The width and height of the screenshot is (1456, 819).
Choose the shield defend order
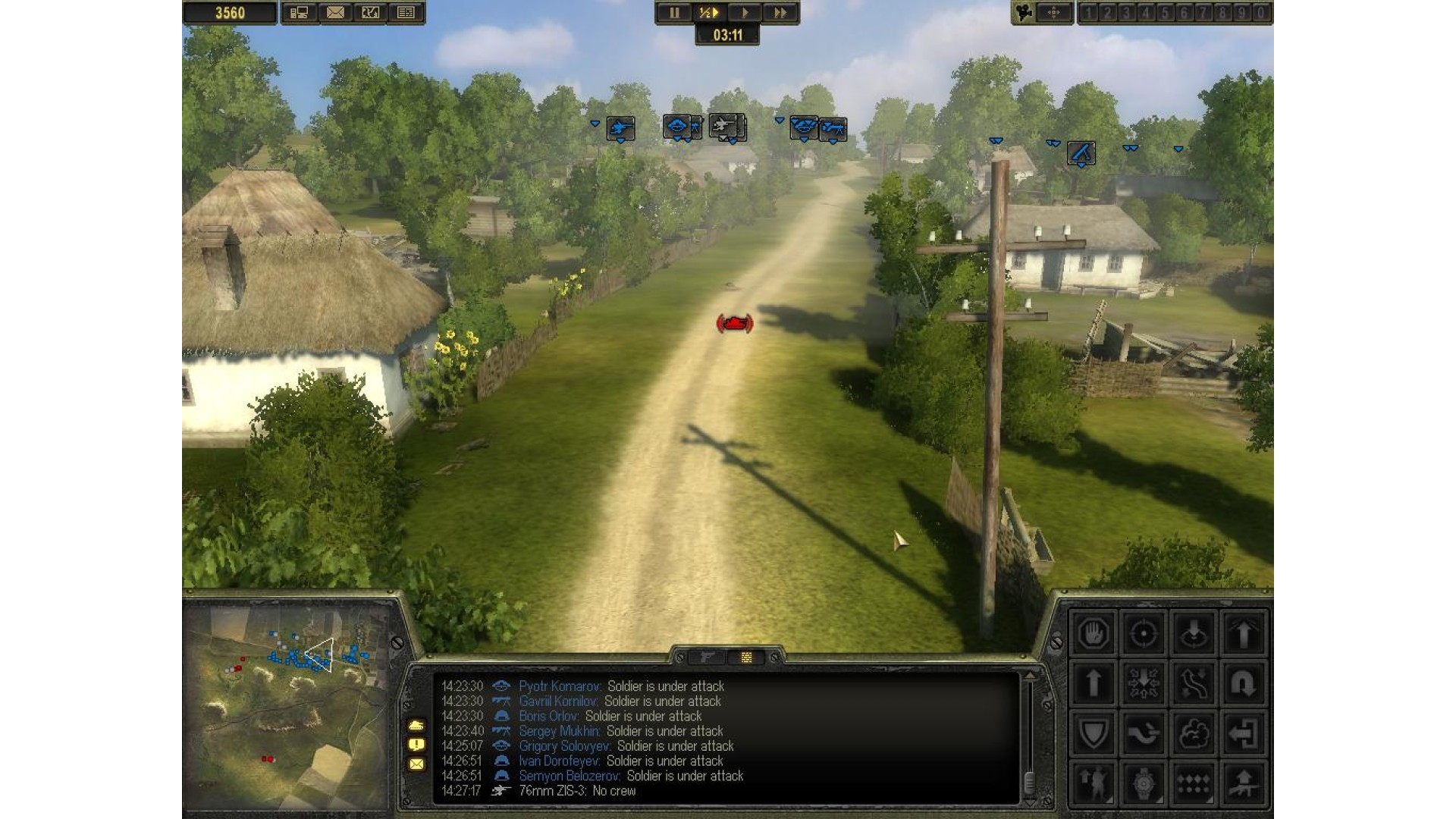click(x=1093, y=733)
